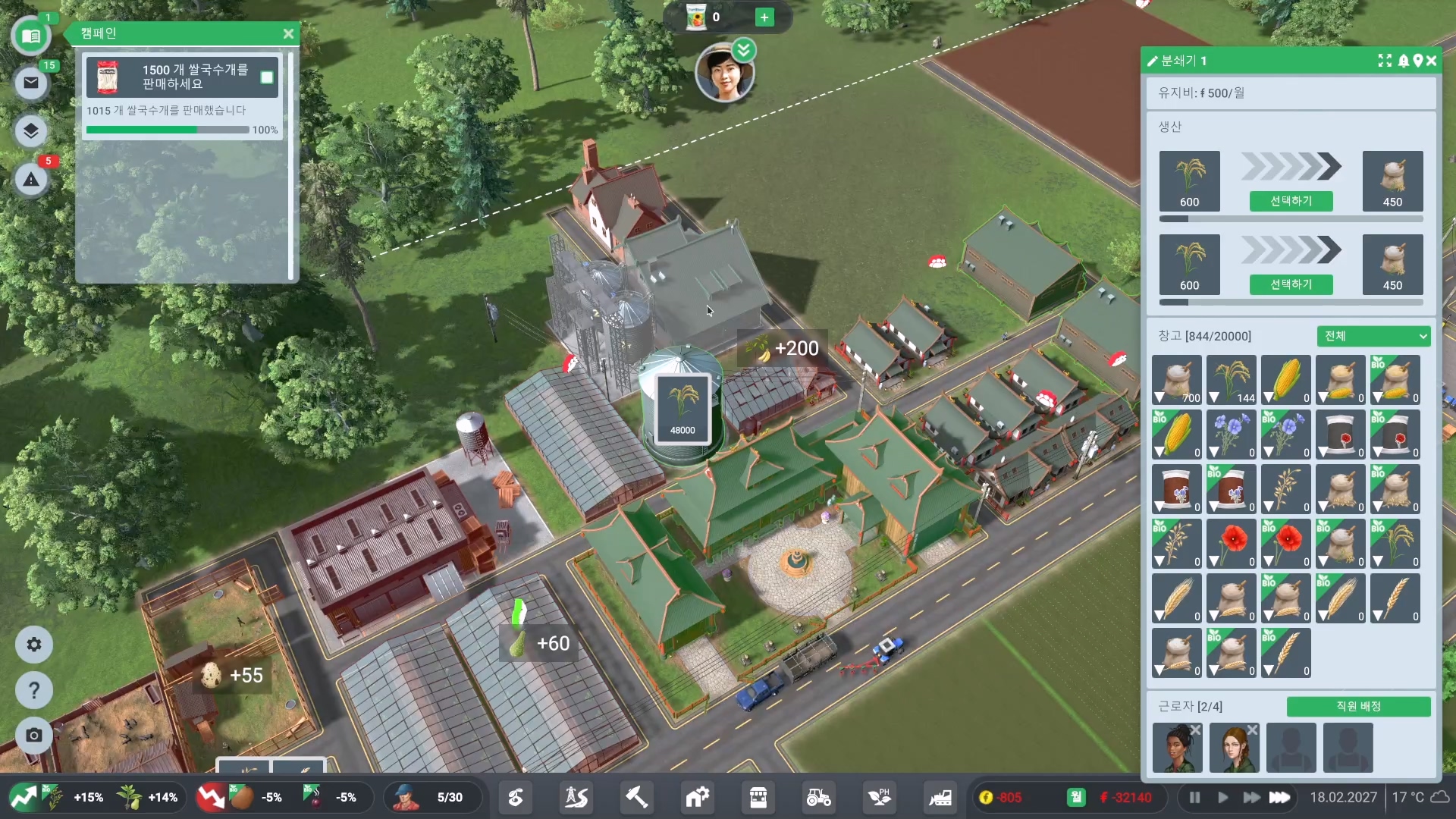
Task: Open the tractor vehicles menu
Action: (x=818, y=798)
